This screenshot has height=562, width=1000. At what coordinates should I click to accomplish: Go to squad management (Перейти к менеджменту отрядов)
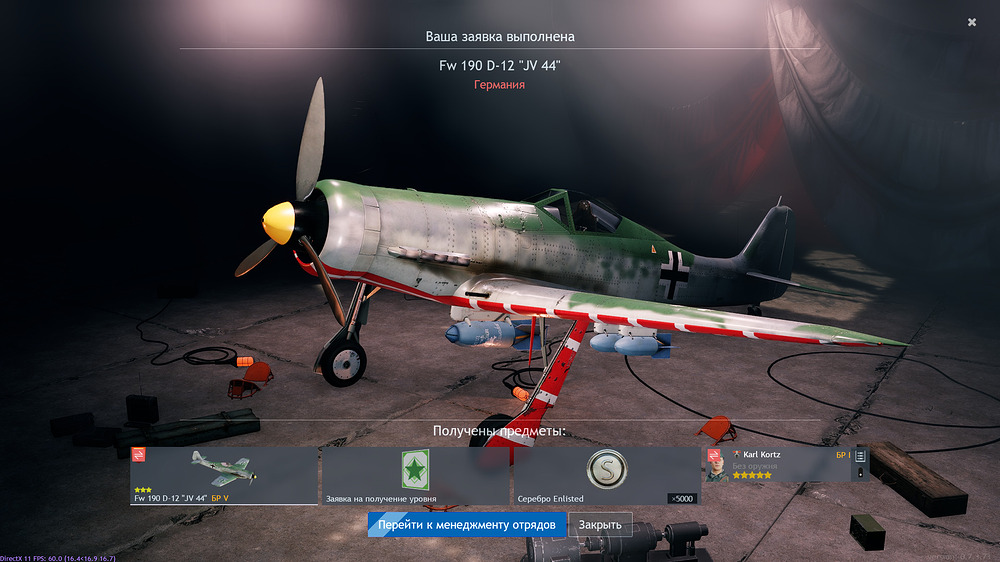[467, 525]
